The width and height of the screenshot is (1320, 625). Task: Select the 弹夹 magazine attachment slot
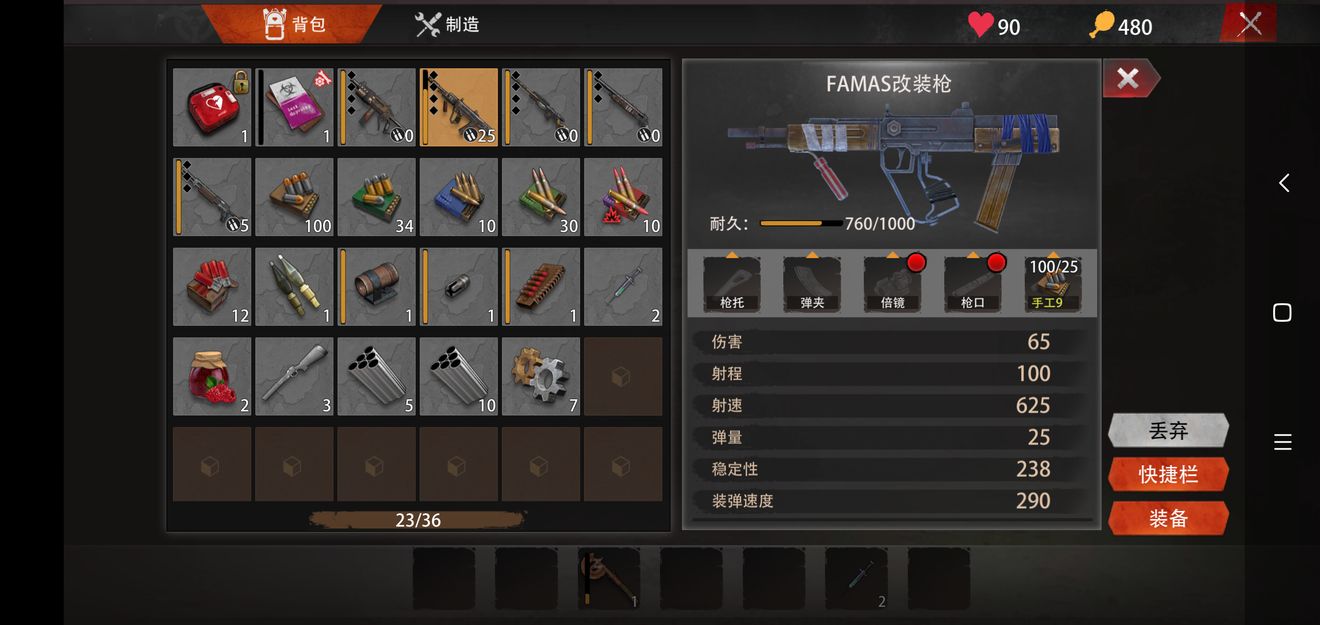812,284
